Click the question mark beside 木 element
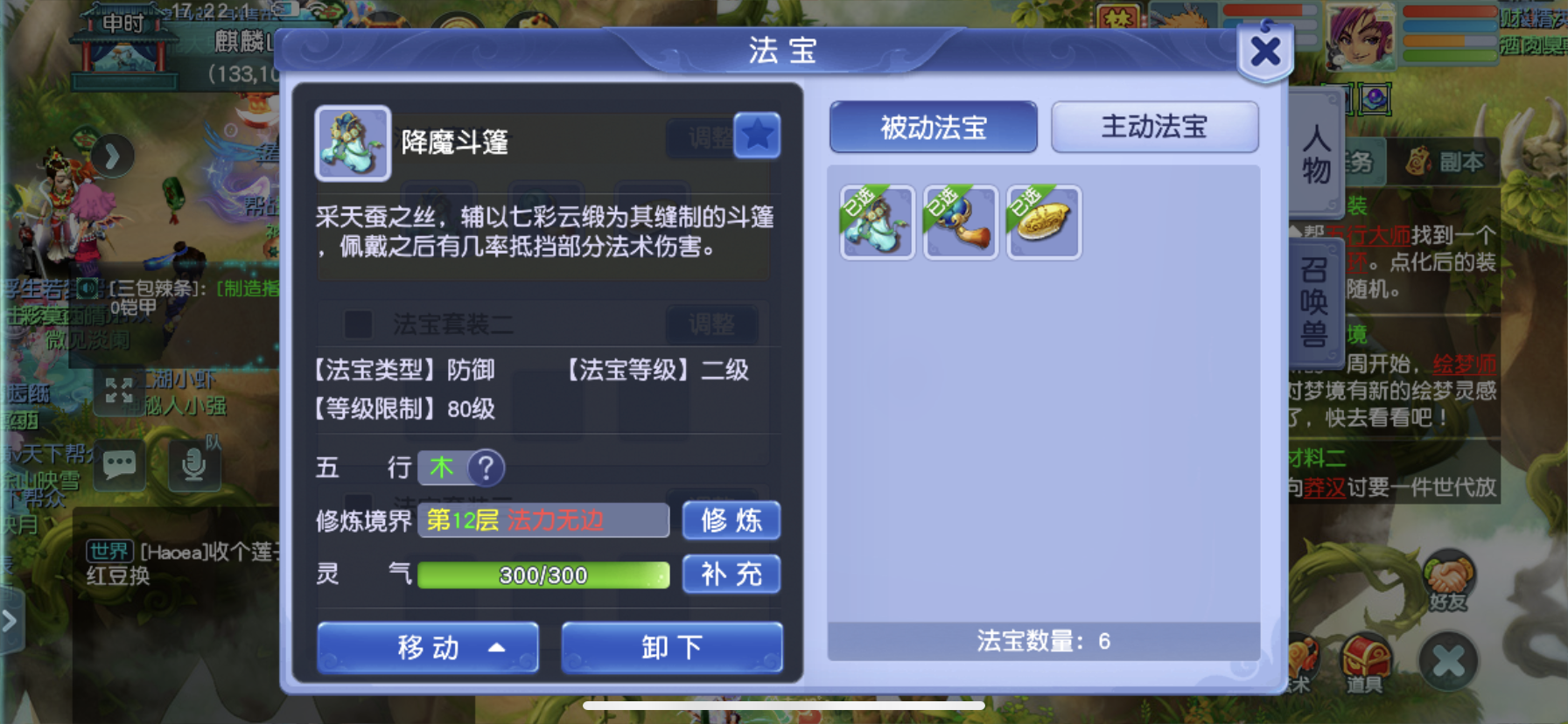This screenshot has width=1568, height=724. tap(486, 468)
